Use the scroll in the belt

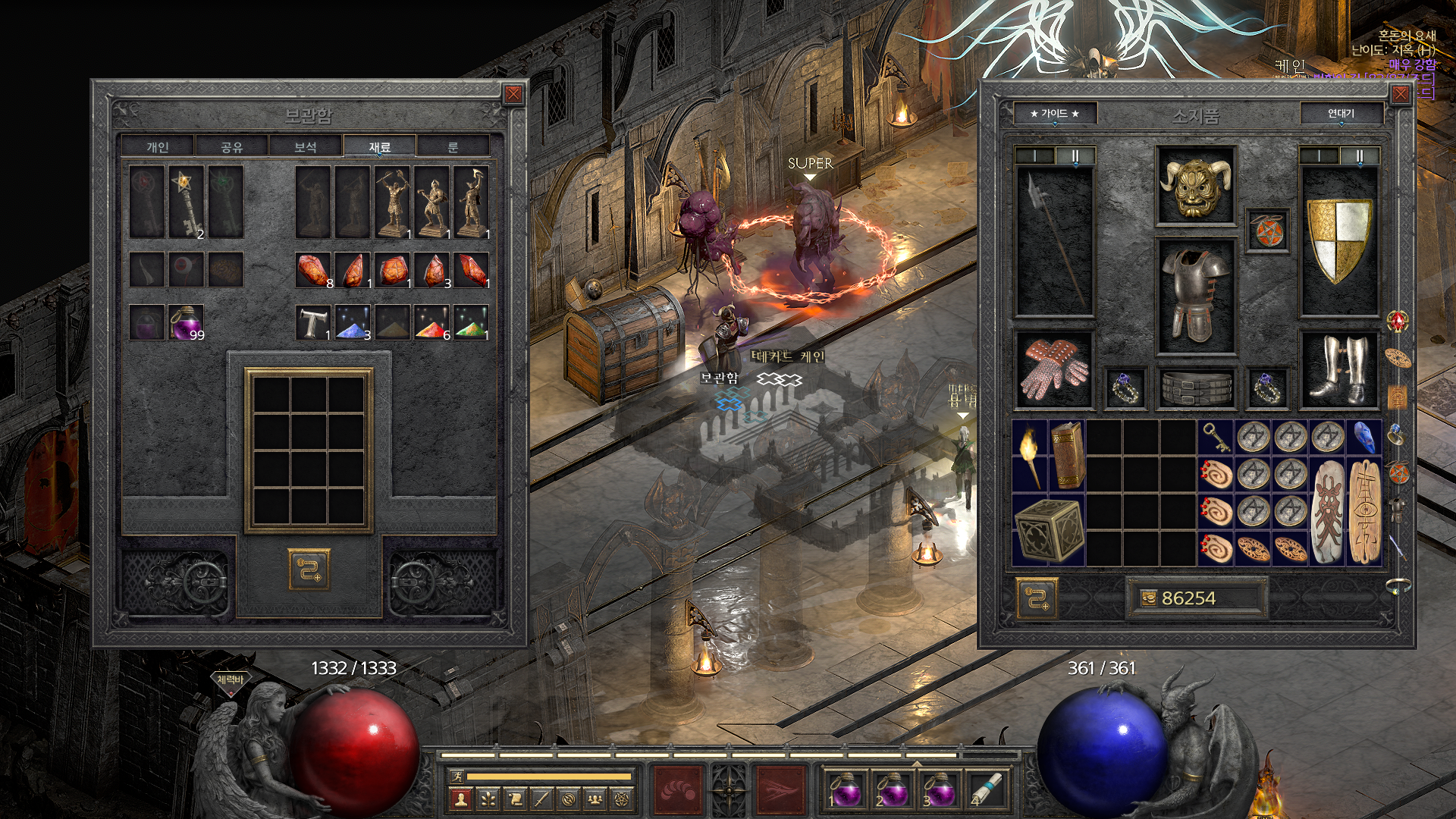coord(987,789)
